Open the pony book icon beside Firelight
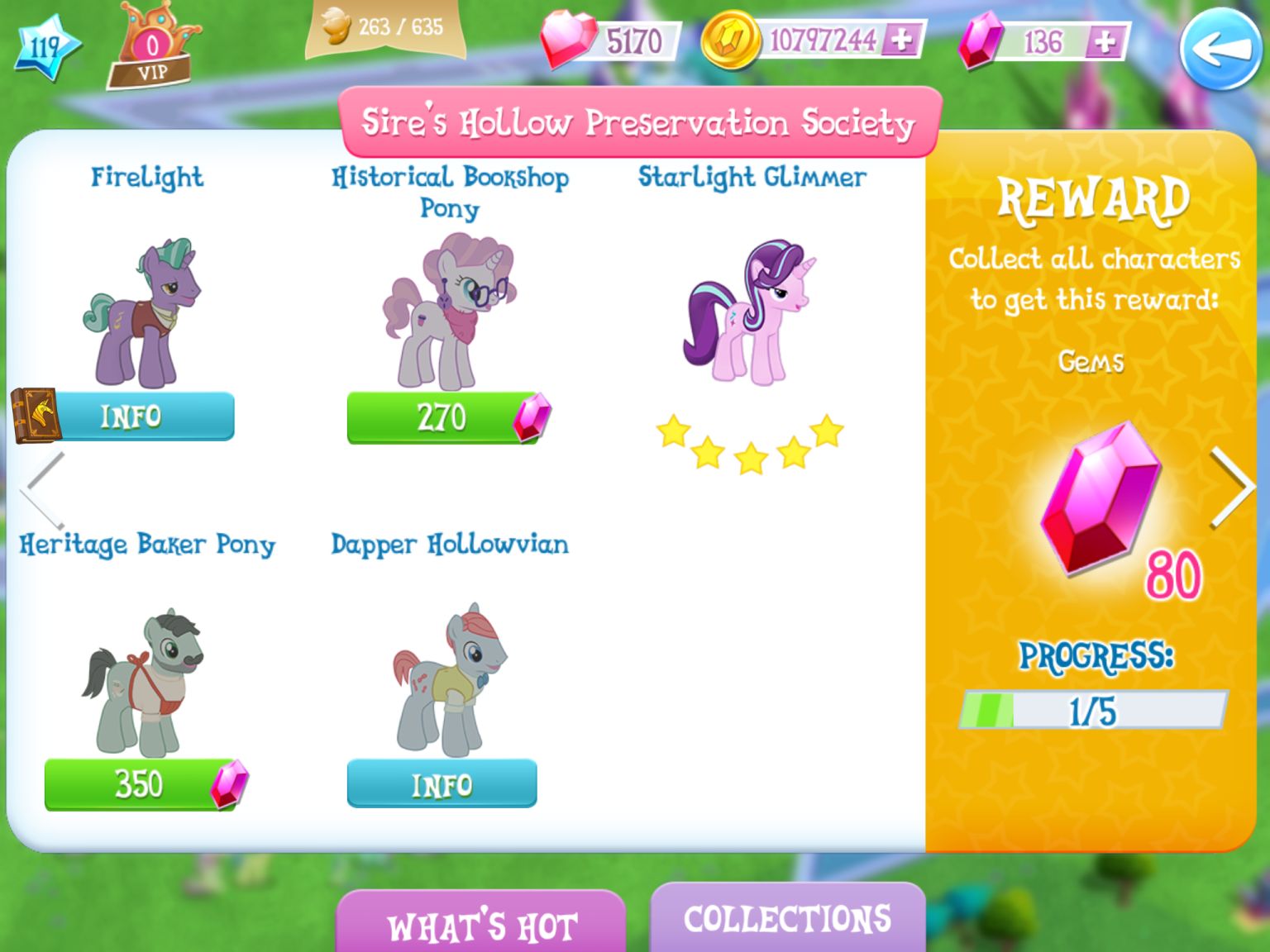1270x952 pixels. [x=35, y=414]
